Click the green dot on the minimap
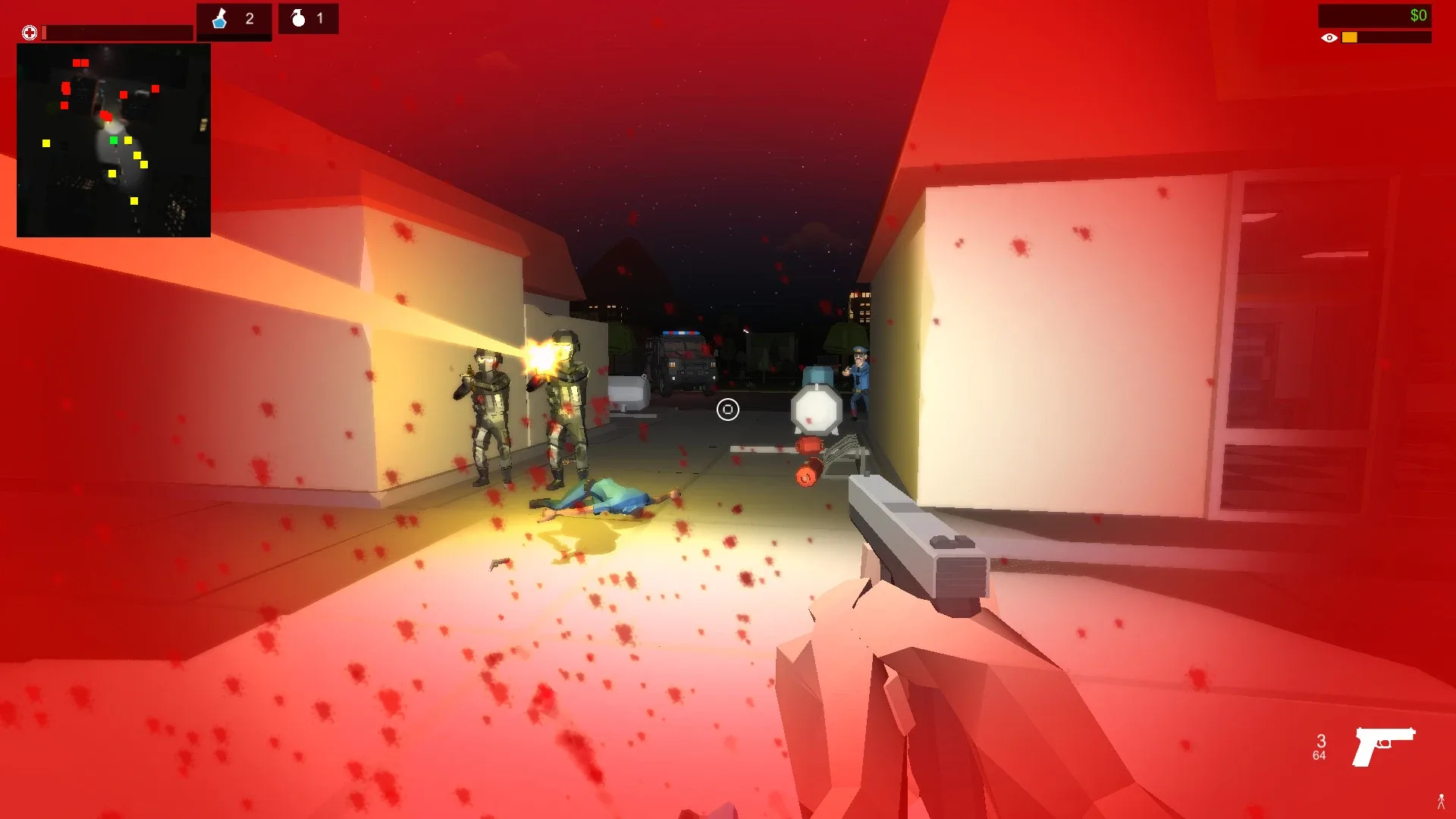The image size is (1456, 819). (x=114, y=140)
